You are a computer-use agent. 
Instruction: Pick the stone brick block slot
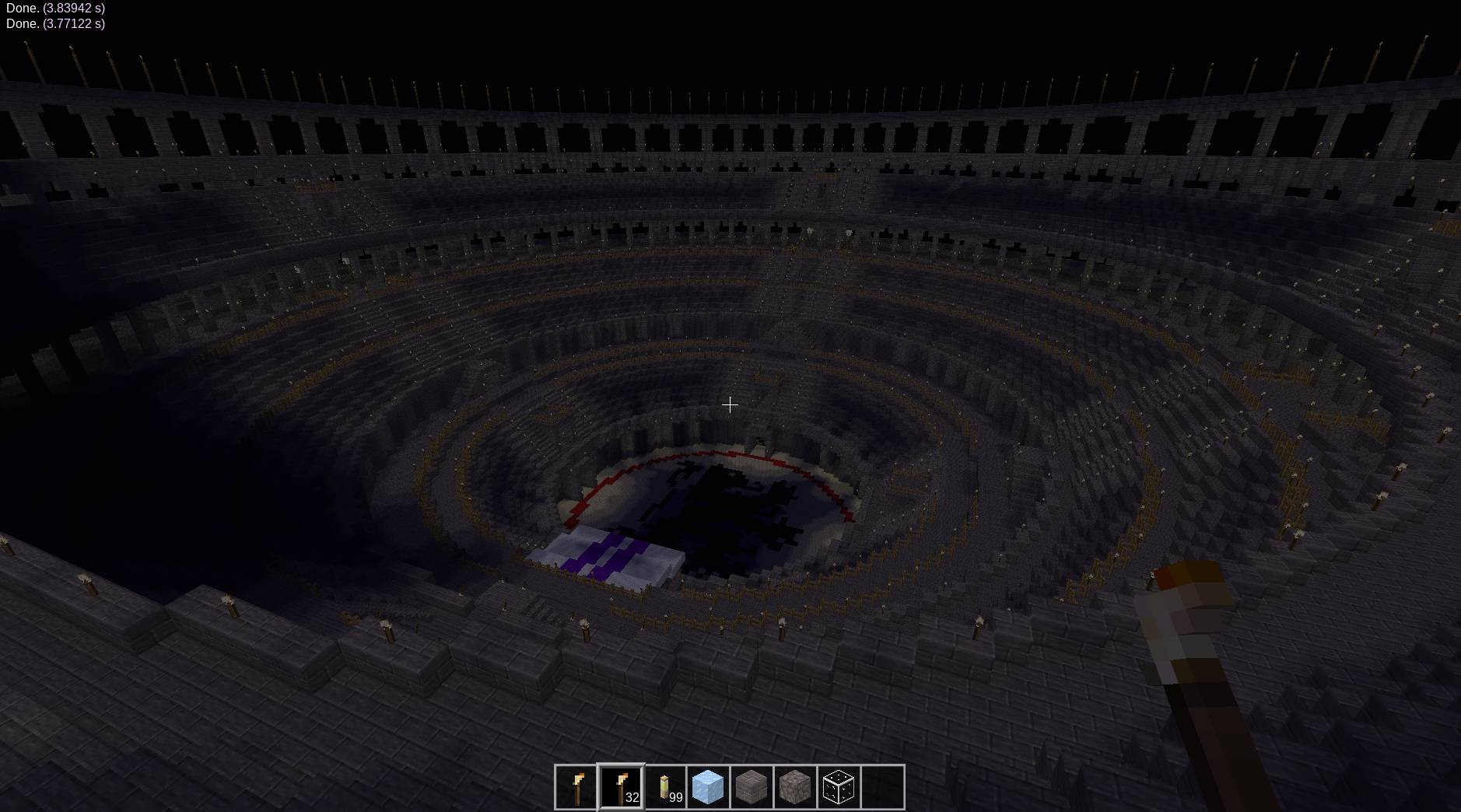[752, 787]
